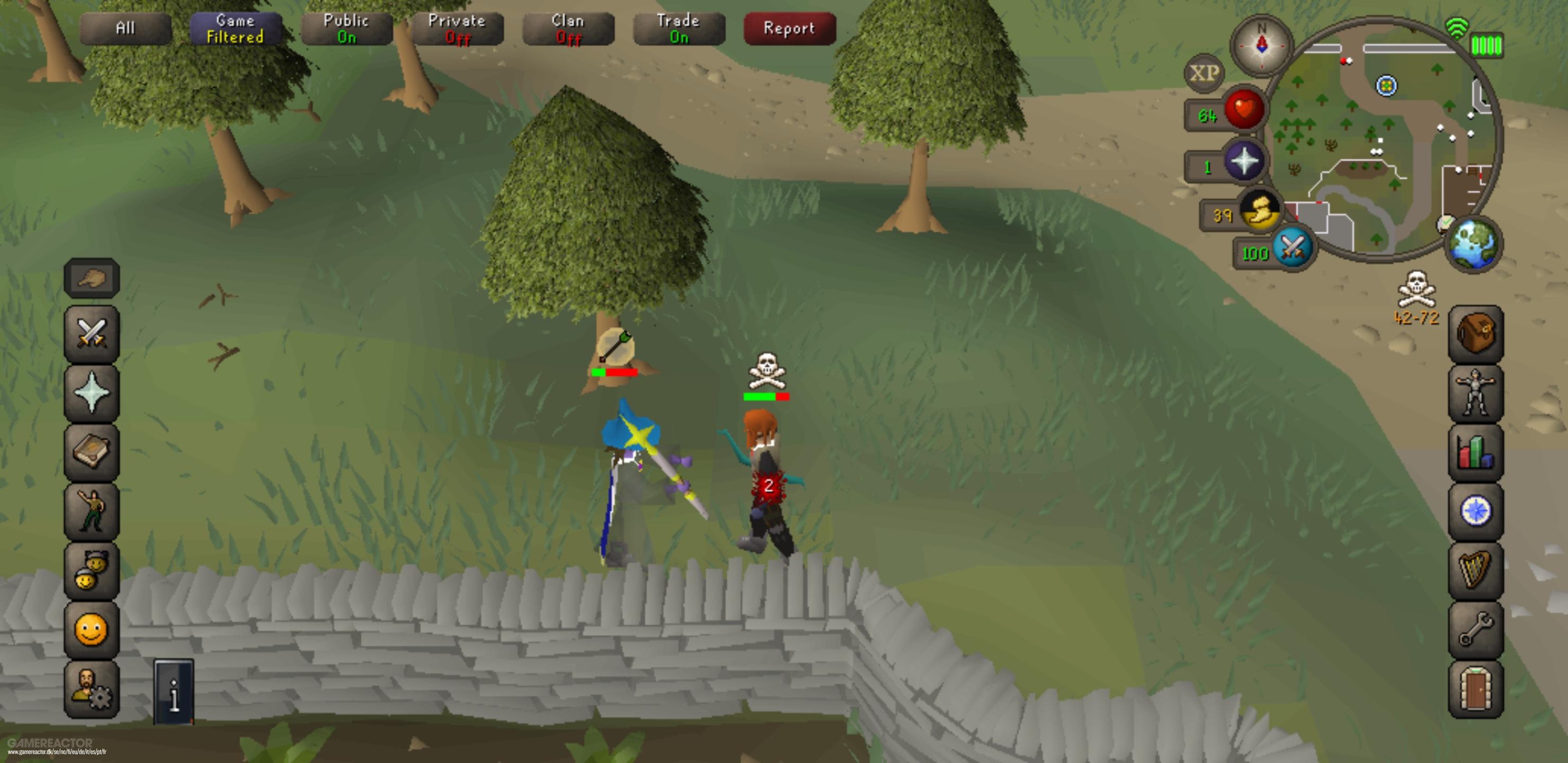This screenshot has width=1568, height=763.
Task: Switch to the All chat tab
Action: coord(126,28)
